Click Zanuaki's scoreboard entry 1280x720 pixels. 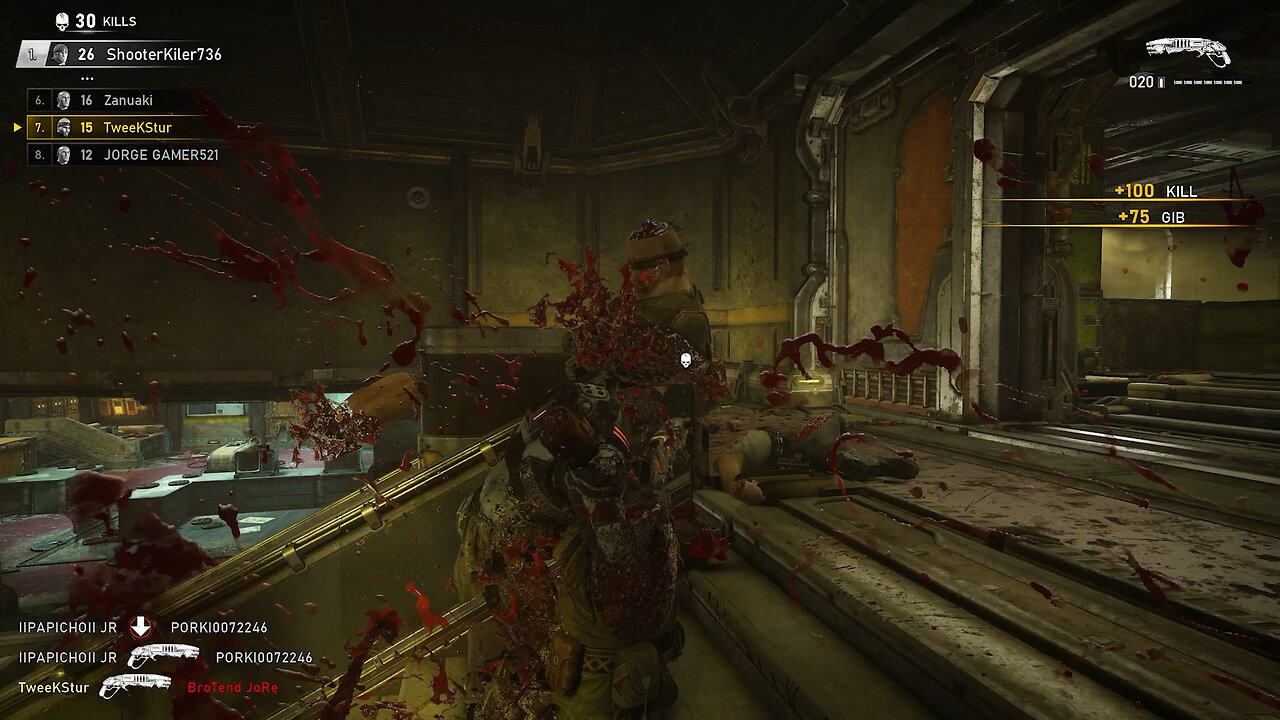pyautogui.click(x=105, y=100)
